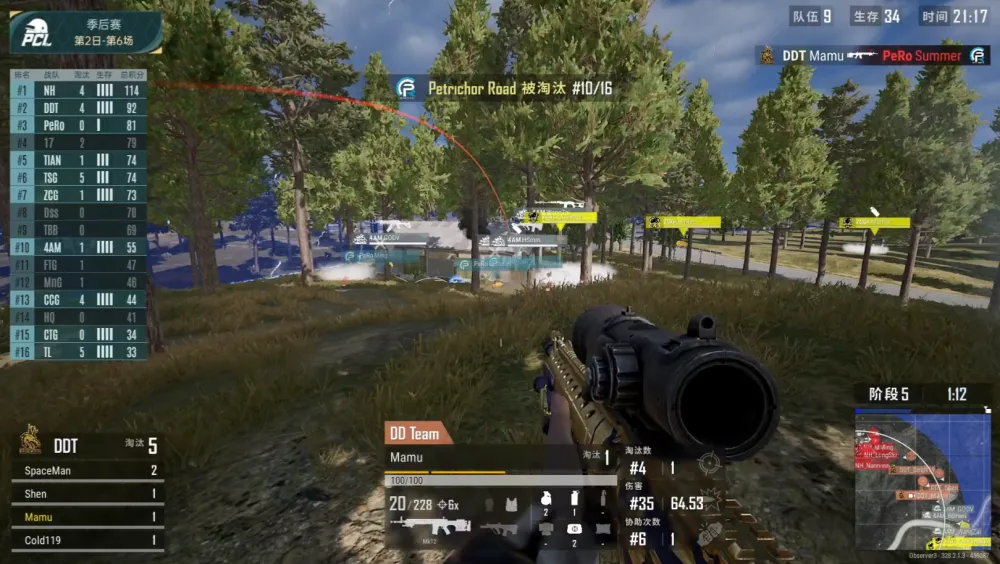
Task: Choose the TIAN team leaderboard row
Action: coord(79,160)
